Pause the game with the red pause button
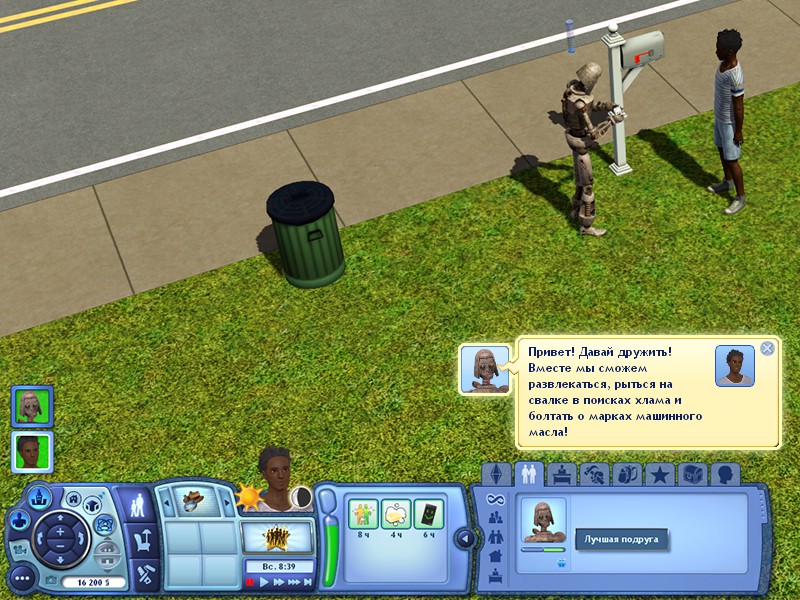Image resolution: width=800 pixels, height=600 pixels. [250, 582]
